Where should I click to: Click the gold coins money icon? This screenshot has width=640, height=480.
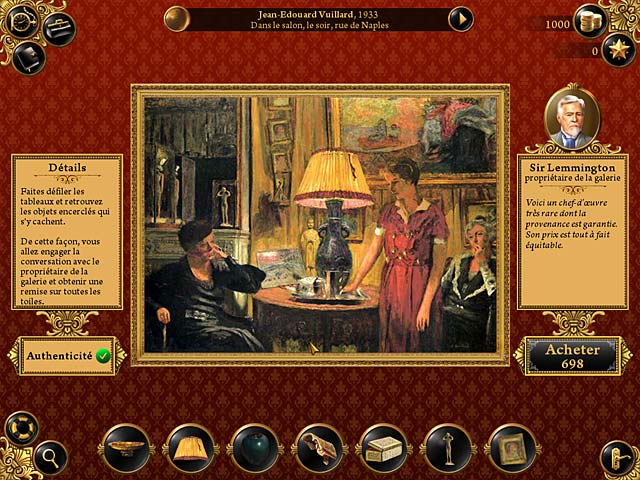pos(589,21)
